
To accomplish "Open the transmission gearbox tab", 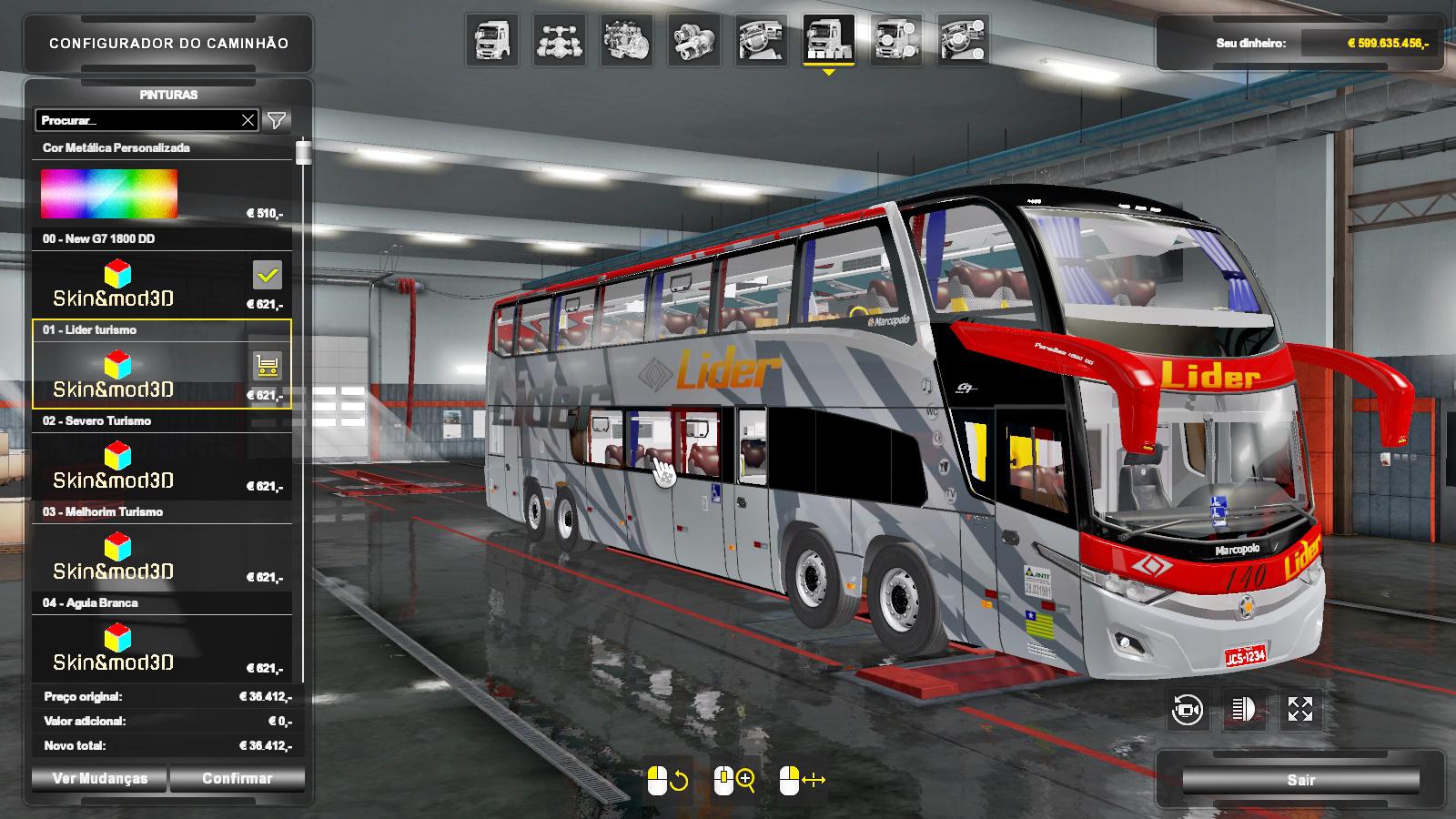I will [x=694, y=41].
